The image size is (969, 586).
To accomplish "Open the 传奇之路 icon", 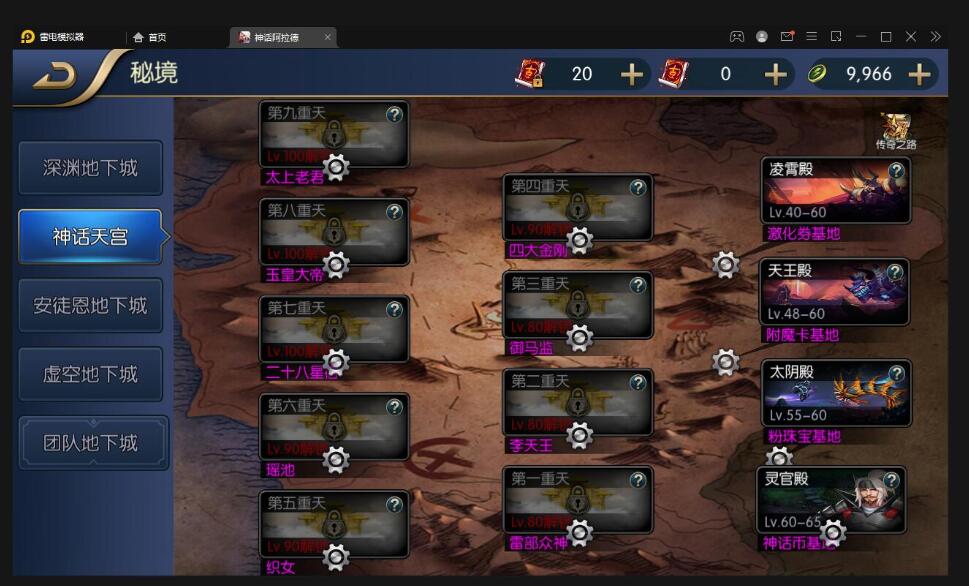I will coord(895,130).
